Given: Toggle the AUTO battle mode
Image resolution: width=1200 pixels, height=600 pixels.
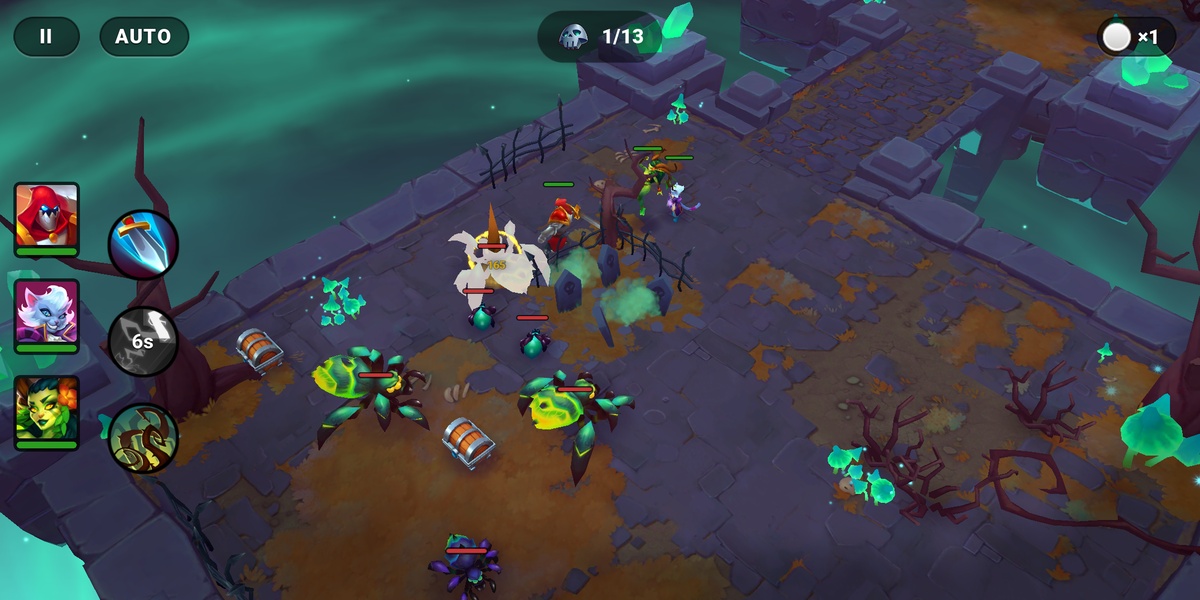Looking at the screenshot, I should tap(144, 37).
